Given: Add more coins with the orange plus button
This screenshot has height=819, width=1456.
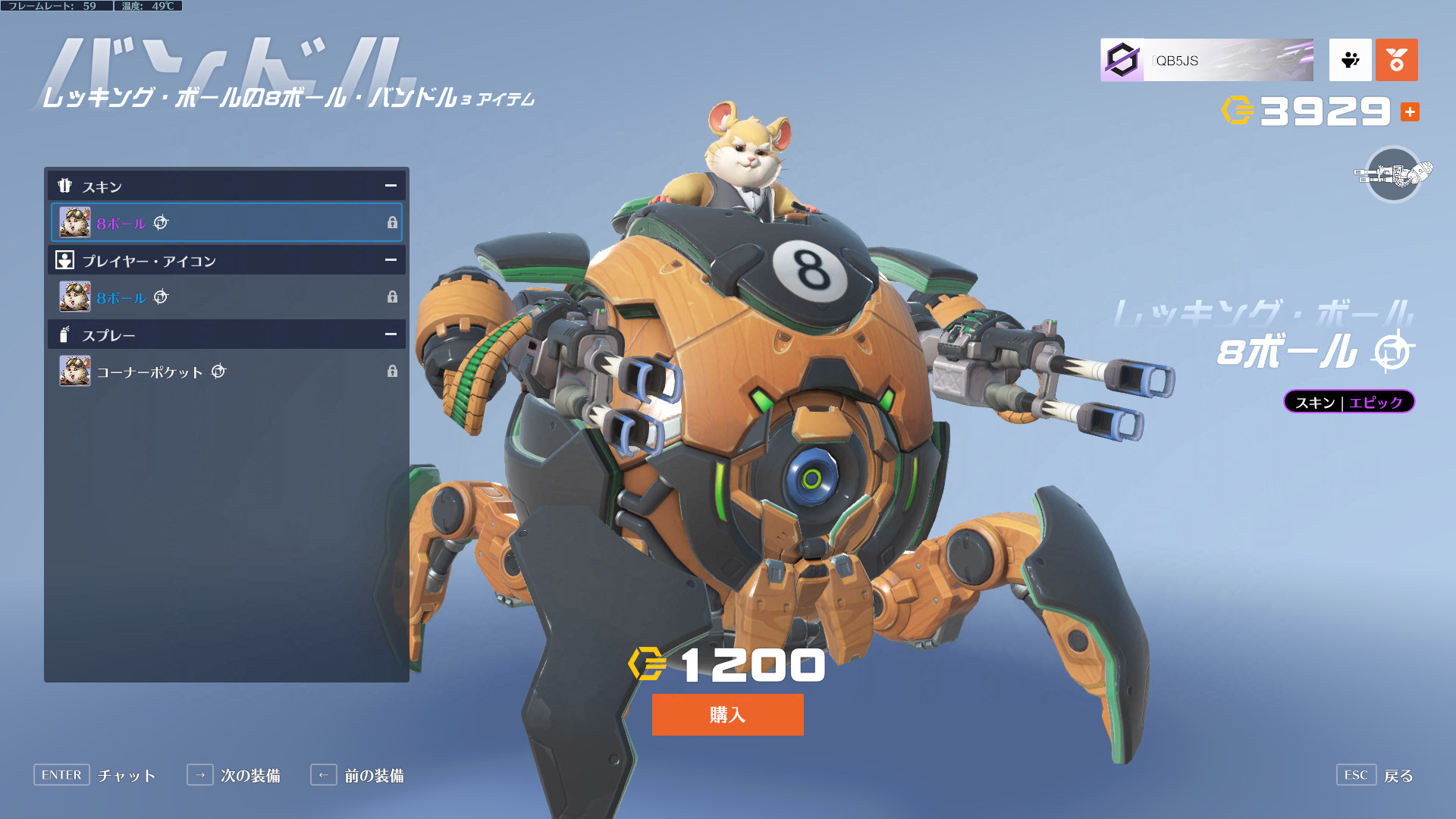Looking at the screenshot, I should click(x=1410, y=112).
